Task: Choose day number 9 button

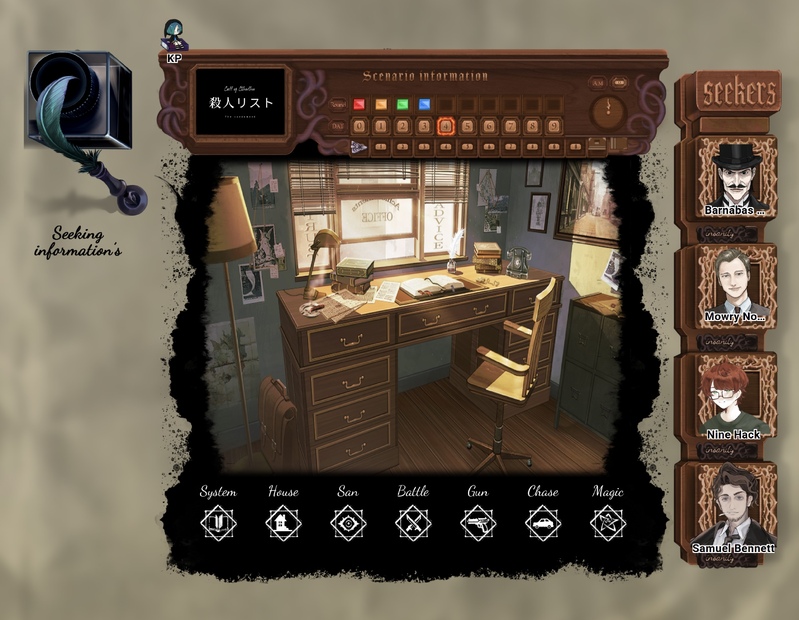Action: pos(554,127)
